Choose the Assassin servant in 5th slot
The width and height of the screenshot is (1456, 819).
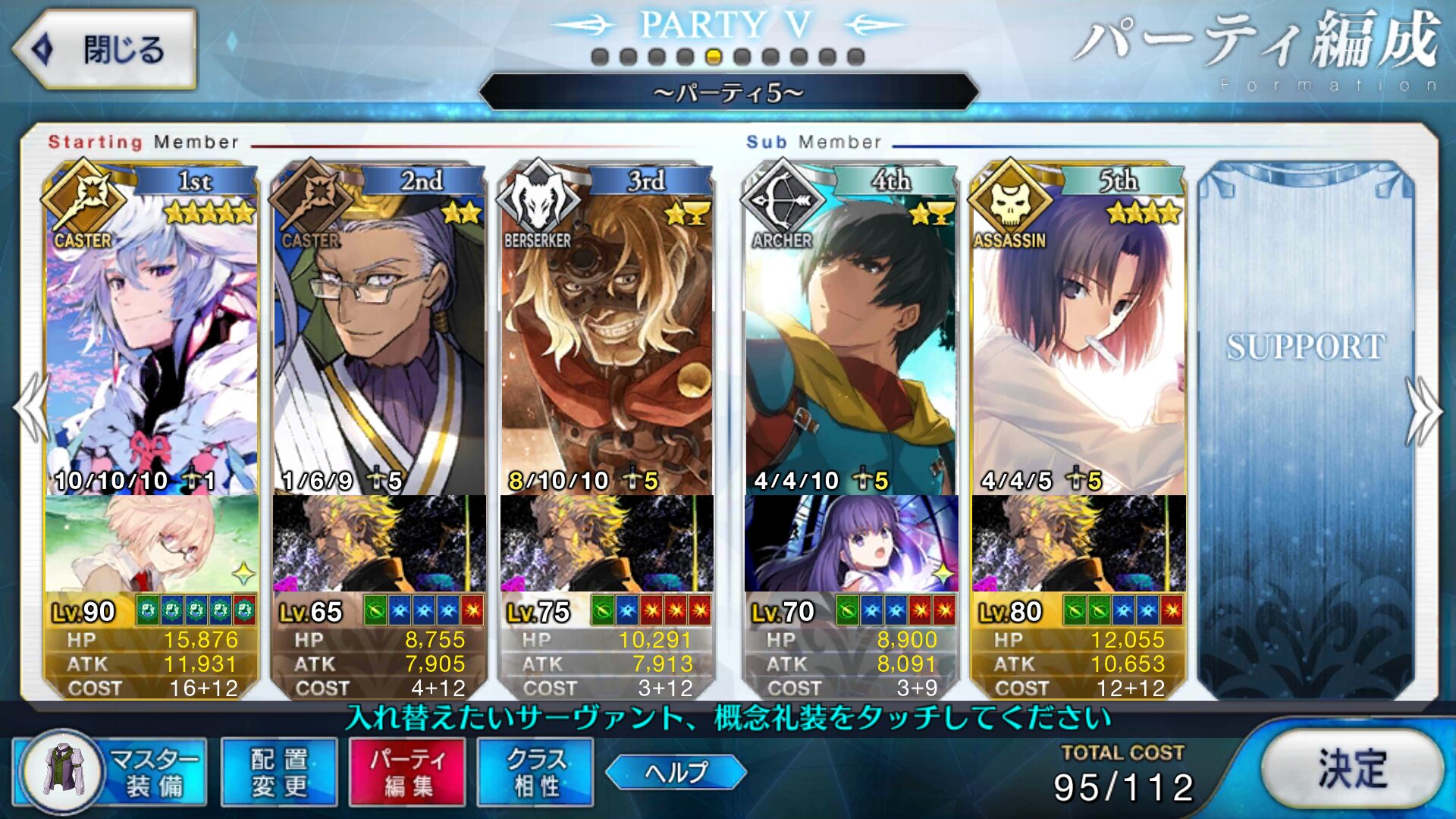coord(1078,334)
